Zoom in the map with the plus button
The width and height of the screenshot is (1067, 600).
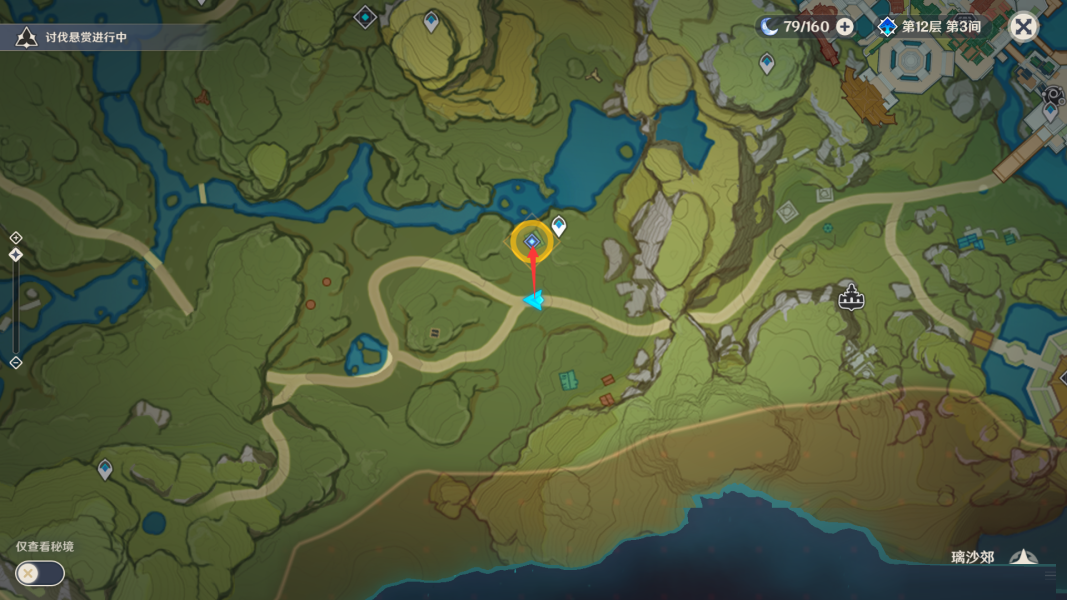[x=16, y=237]
